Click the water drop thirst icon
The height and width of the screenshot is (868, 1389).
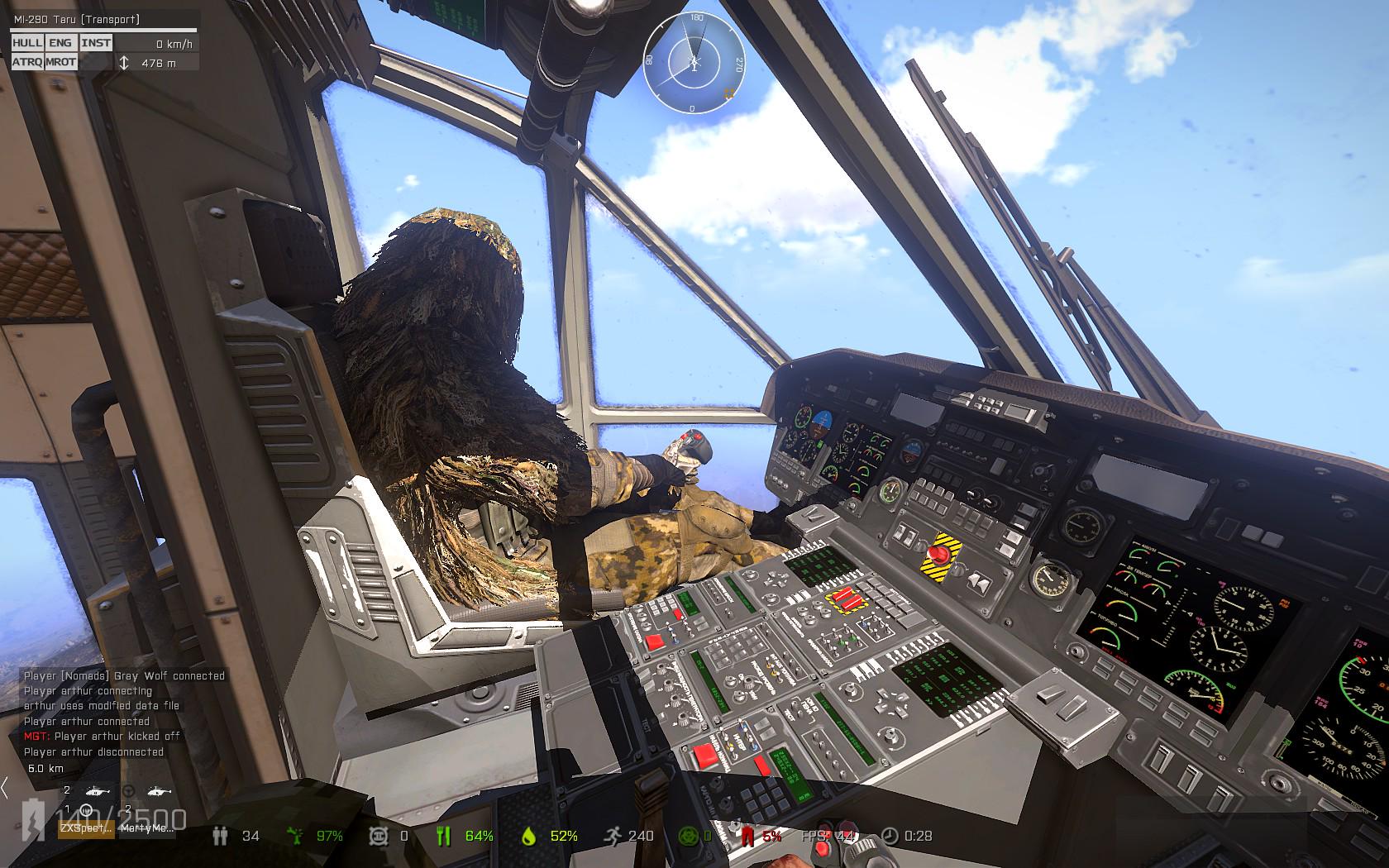[x=528, y=836]
